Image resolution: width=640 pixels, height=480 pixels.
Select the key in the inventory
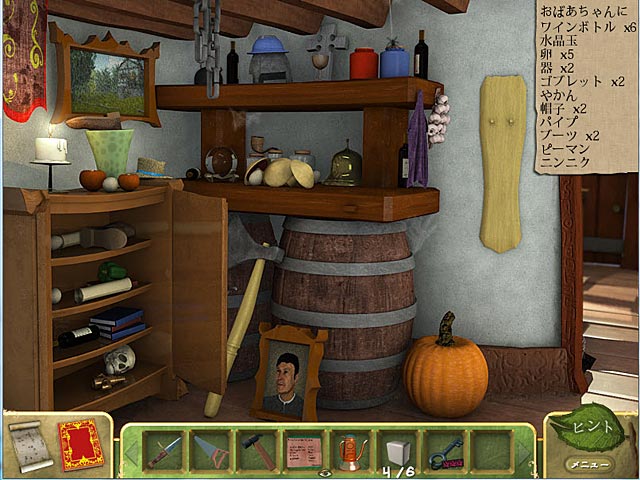pos(446,452)
